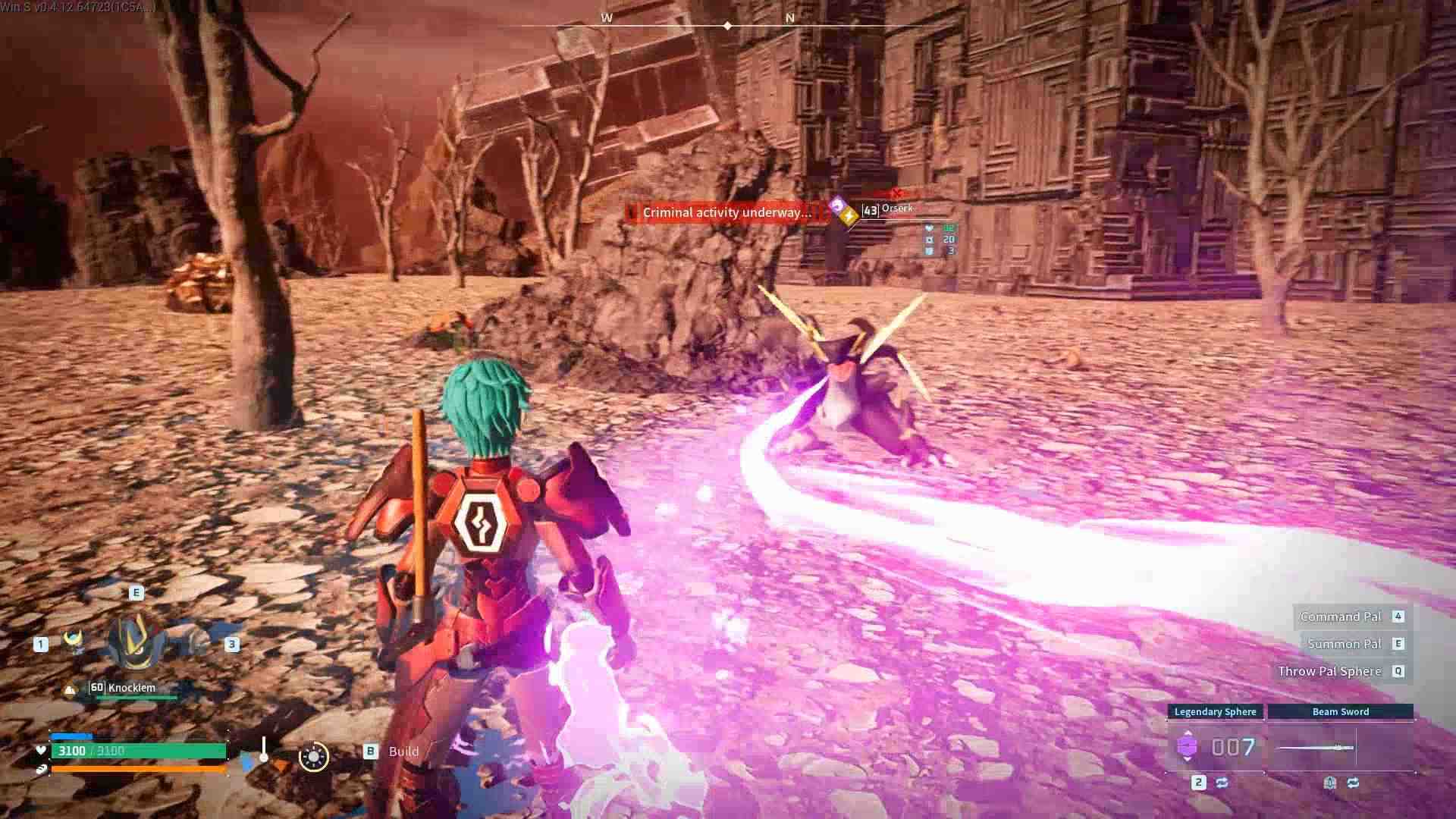Click the day/night clock indicator

tap(314, 758)
